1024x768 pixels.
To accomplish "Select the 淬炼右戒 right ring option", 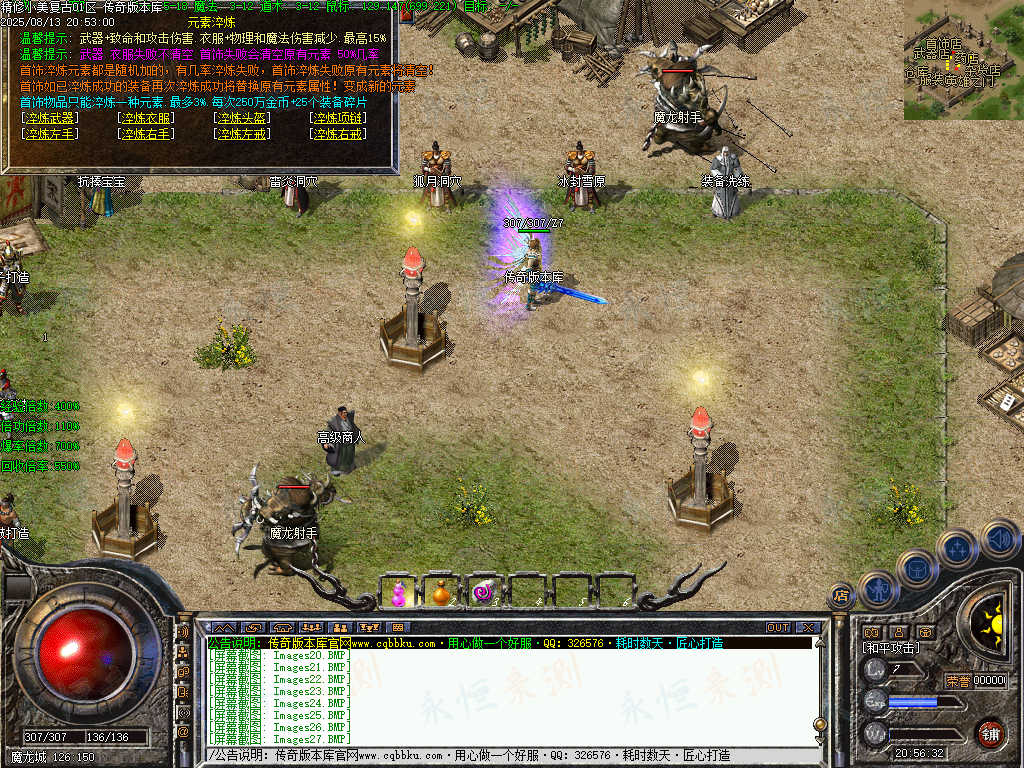I will click(338, 133).
